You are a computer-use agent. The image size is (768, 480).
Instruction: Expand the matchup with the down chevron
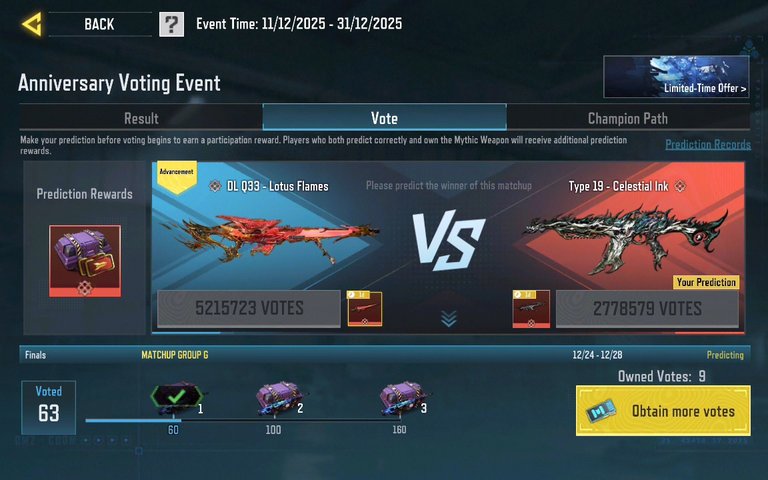[x=449, y=319]
